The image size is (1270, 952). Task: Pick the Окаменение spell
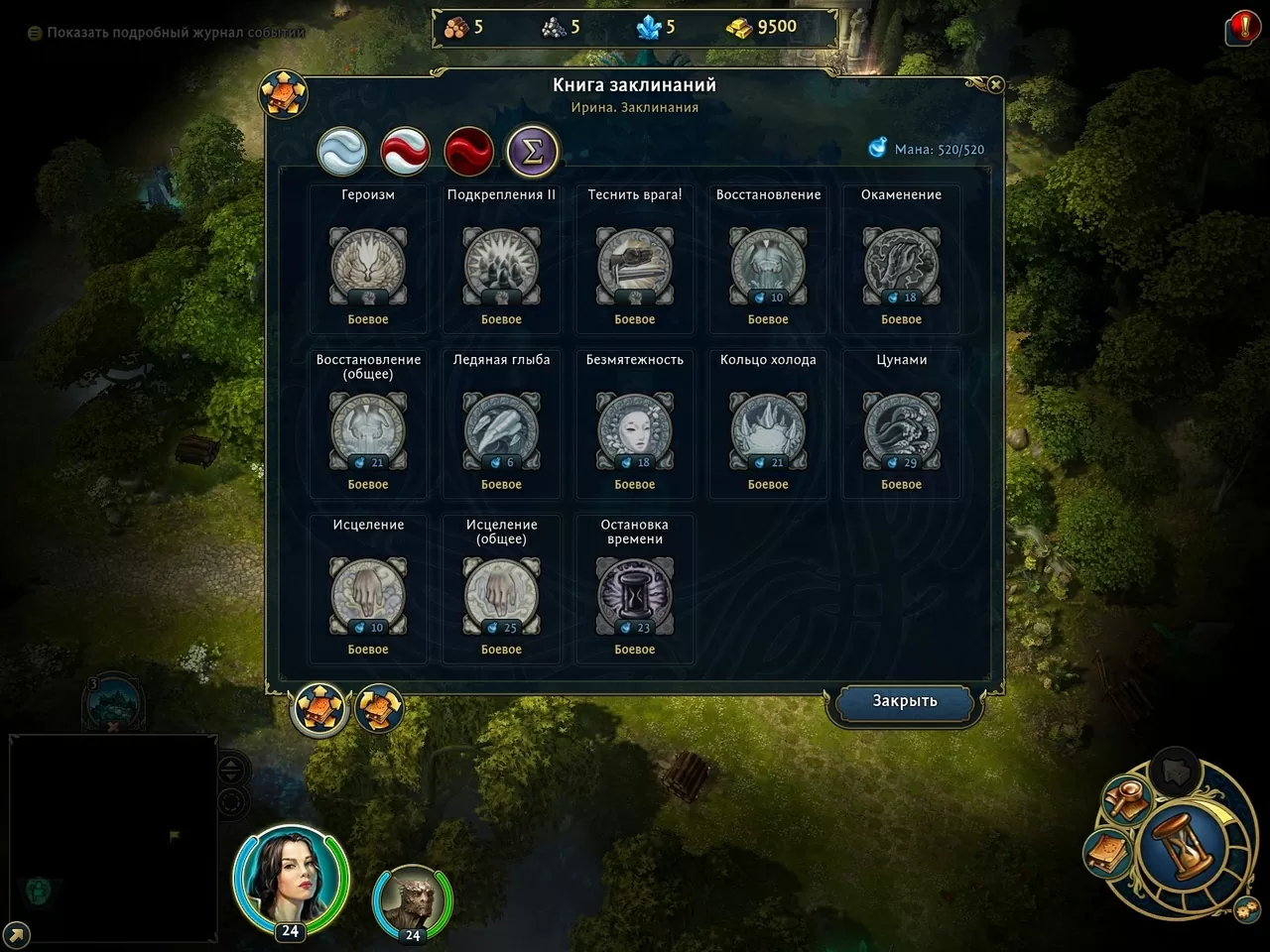click(x=901, y=266)
